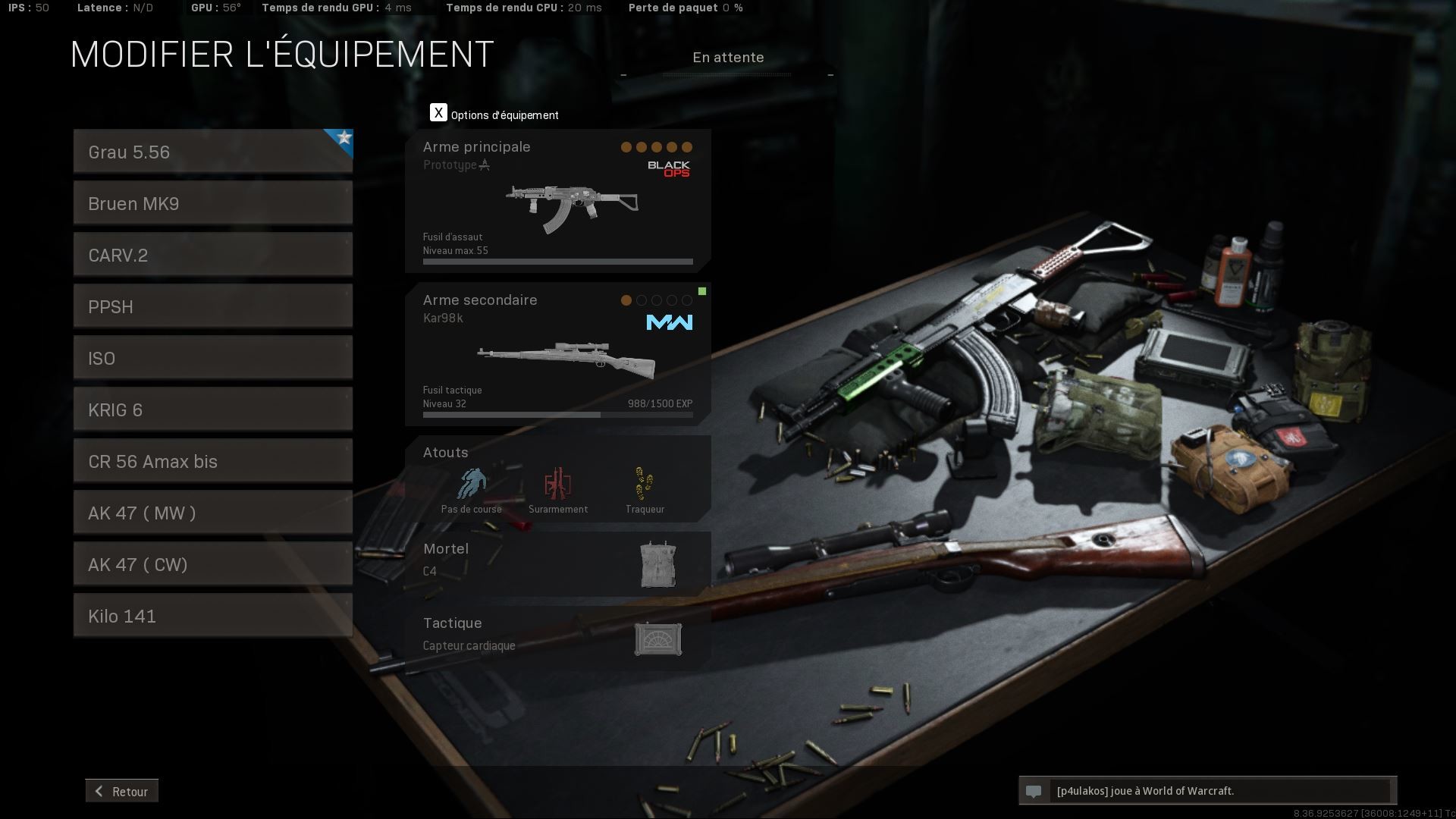This screenshot has height=819, width=1456.
Task: Pick the ISO loadout
Action: pos(212,358)
